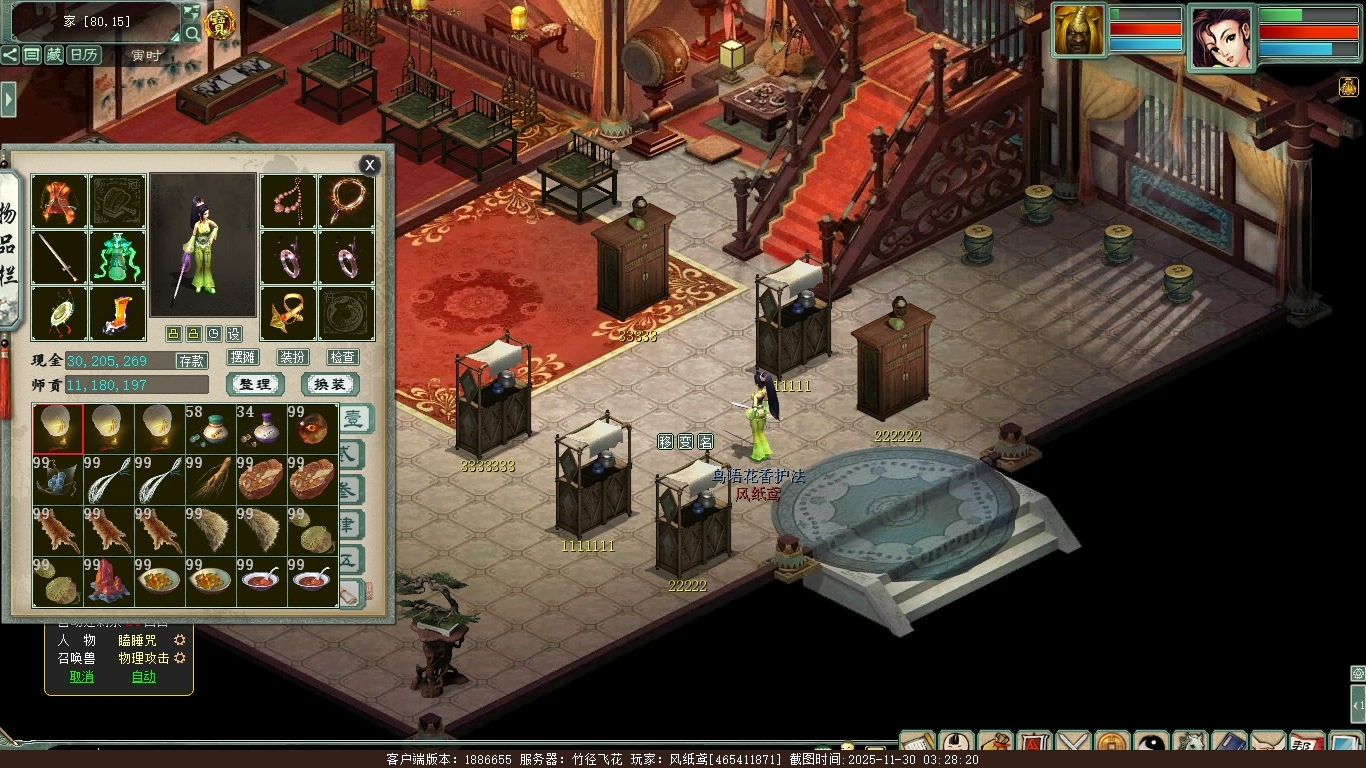
Task: Switch to inventory page 壹
Action: (354, 419)
